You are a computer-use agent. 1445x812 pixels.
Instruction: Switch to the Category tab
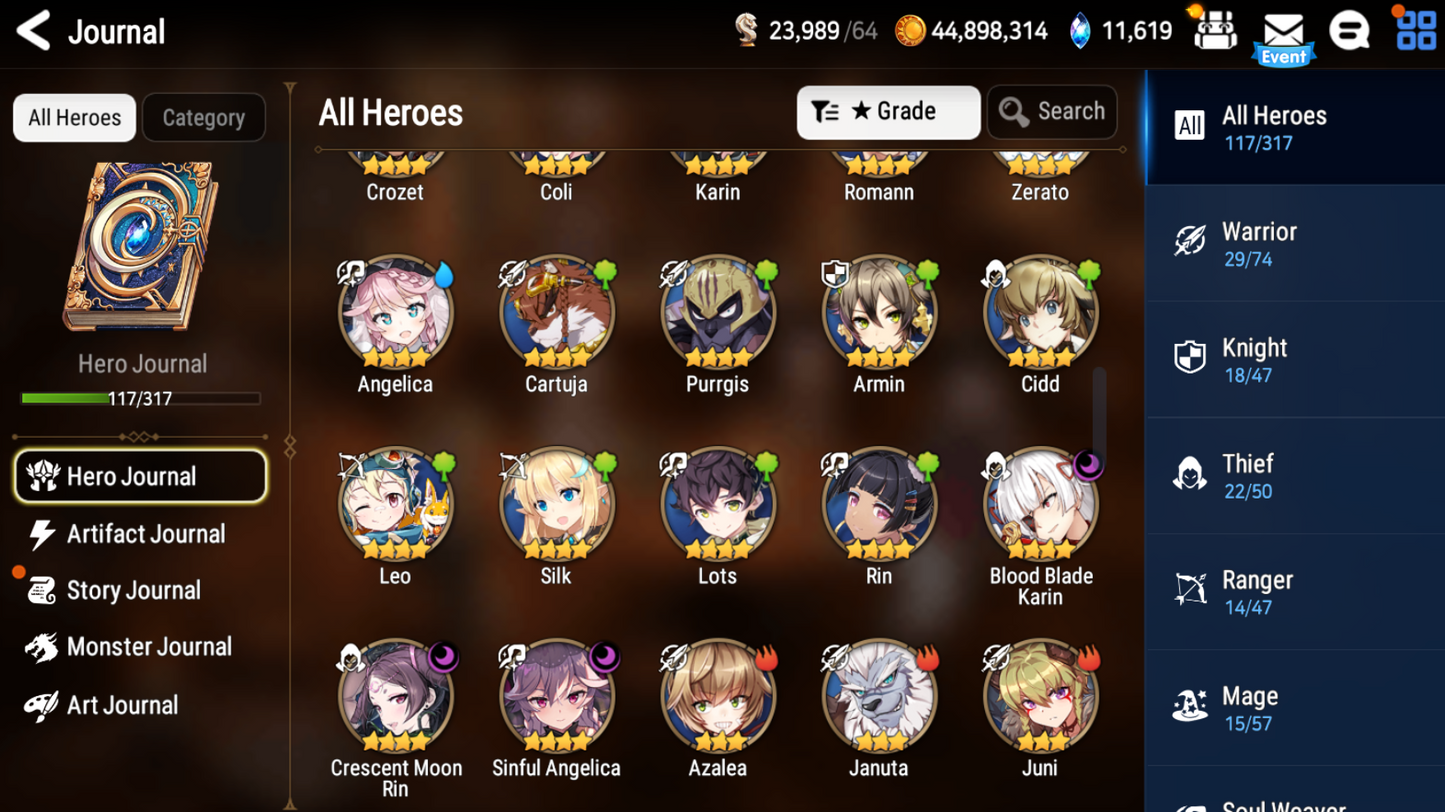coord(204,117)
